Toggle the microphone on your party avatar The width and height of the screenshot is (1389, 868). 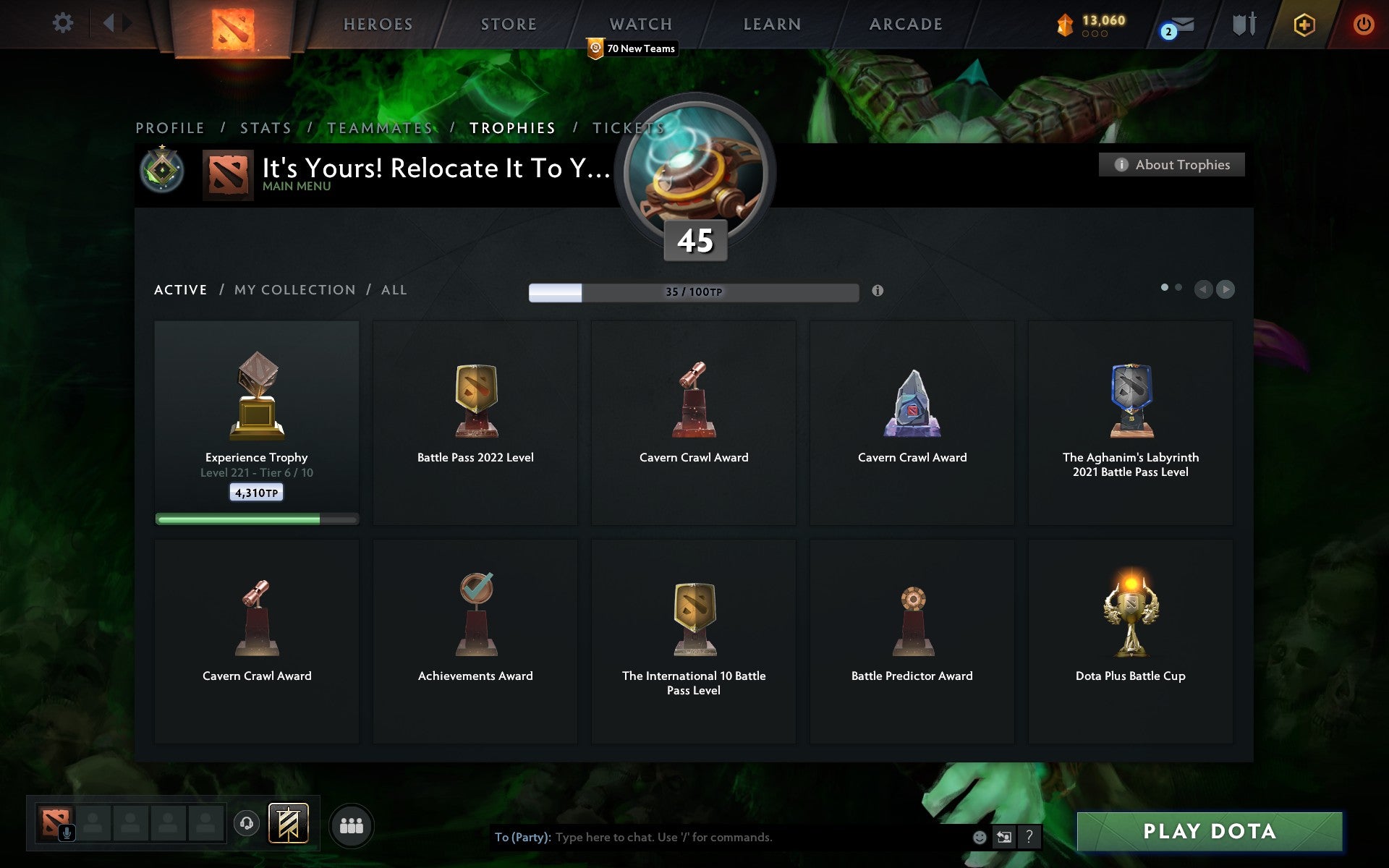67,831
